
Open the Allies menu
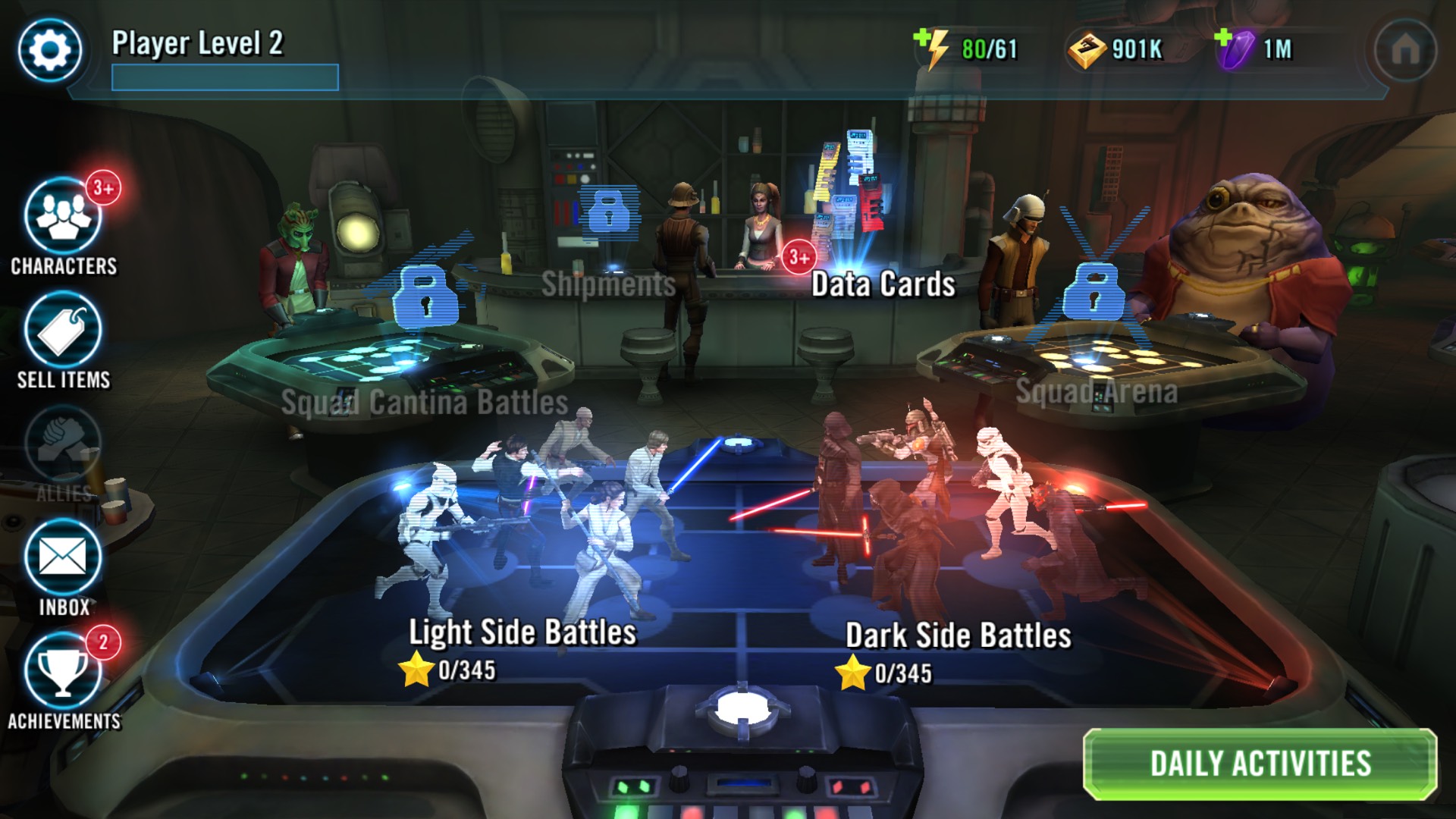[63, 445]
